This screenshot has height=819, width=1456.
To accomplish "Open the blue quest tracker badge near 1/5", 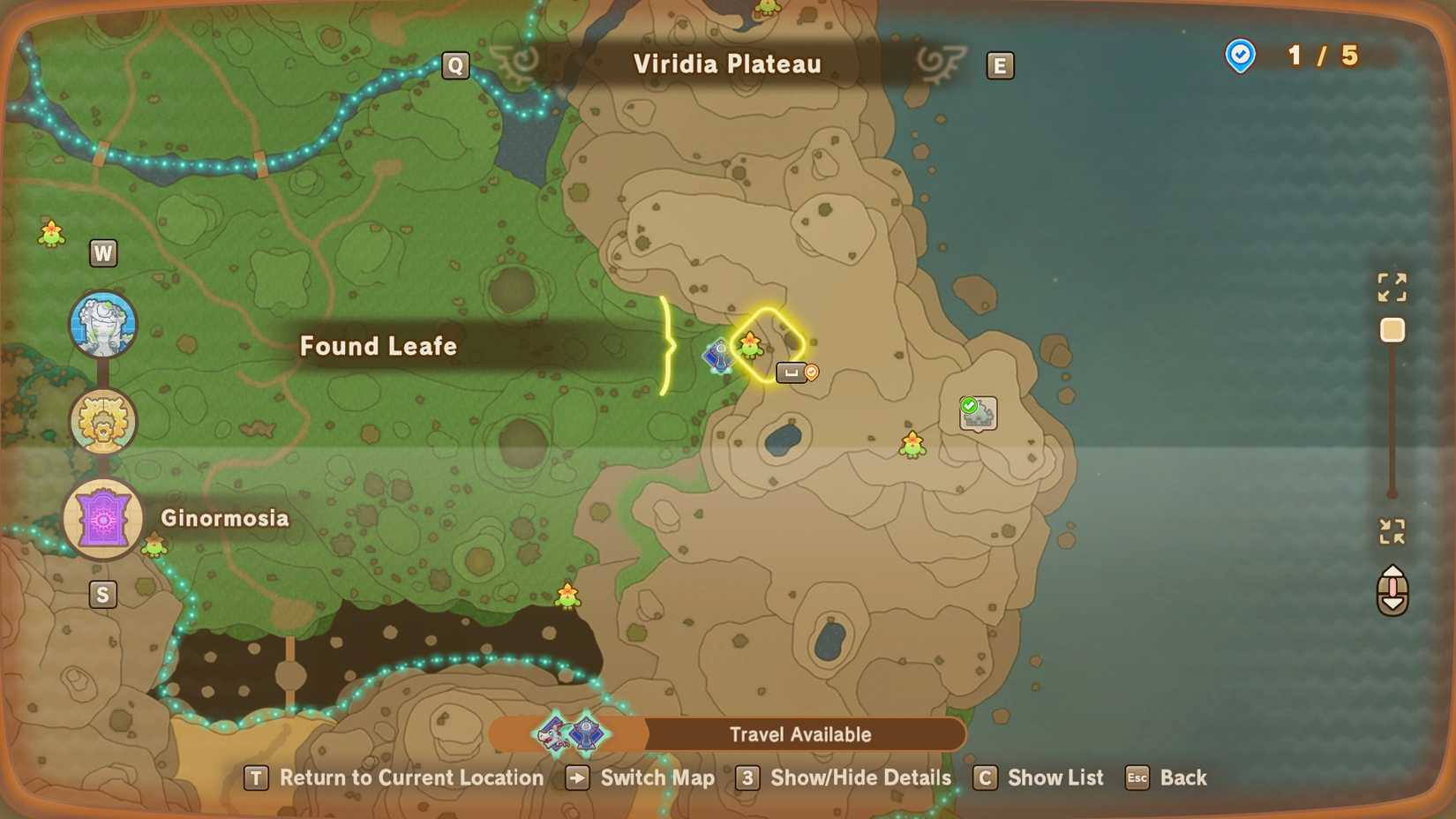I will tap(1241, 56).
